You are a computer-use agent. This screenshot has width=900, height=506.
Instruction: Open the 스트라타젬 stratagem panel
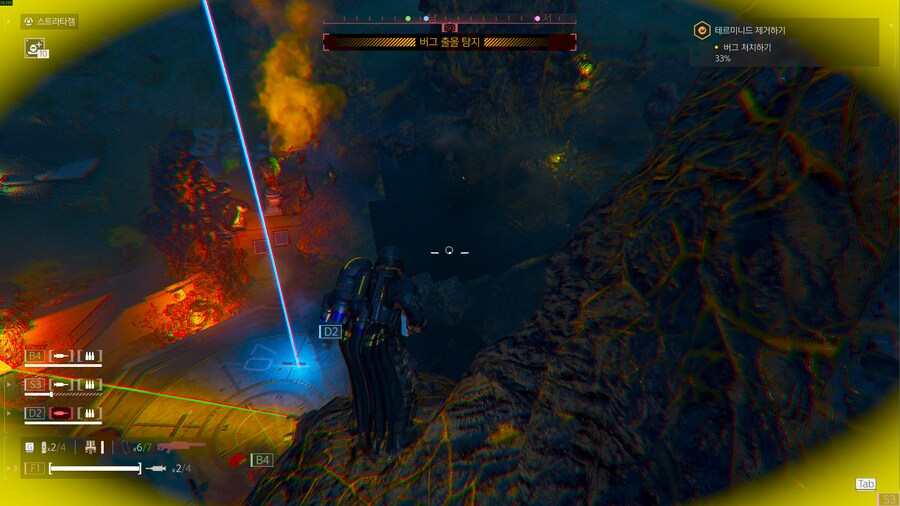[x=50, y=21]
